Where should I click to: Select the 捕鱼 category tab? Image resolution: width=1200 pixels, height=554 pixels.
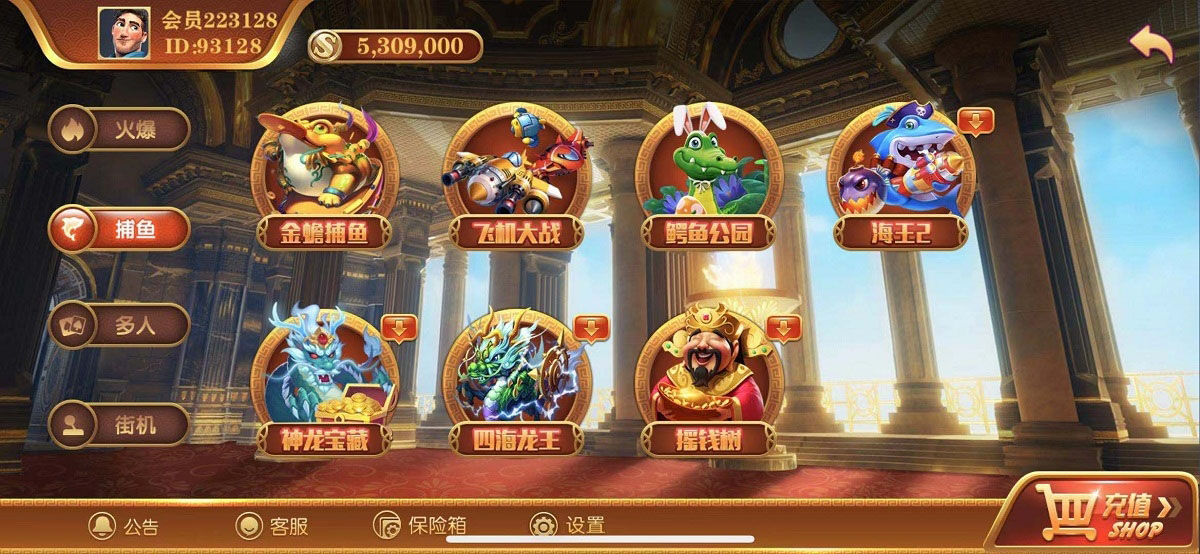(120, 229)
